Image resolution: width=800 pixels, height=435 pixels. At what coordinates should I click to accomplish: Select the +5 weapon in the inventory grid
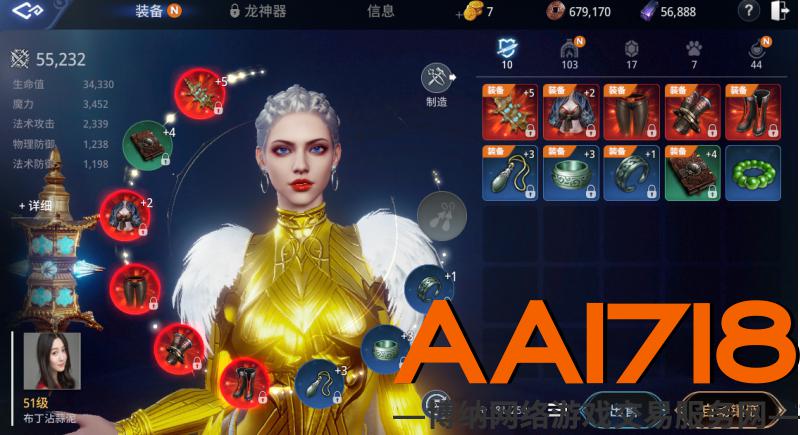[x=511, y=112]
